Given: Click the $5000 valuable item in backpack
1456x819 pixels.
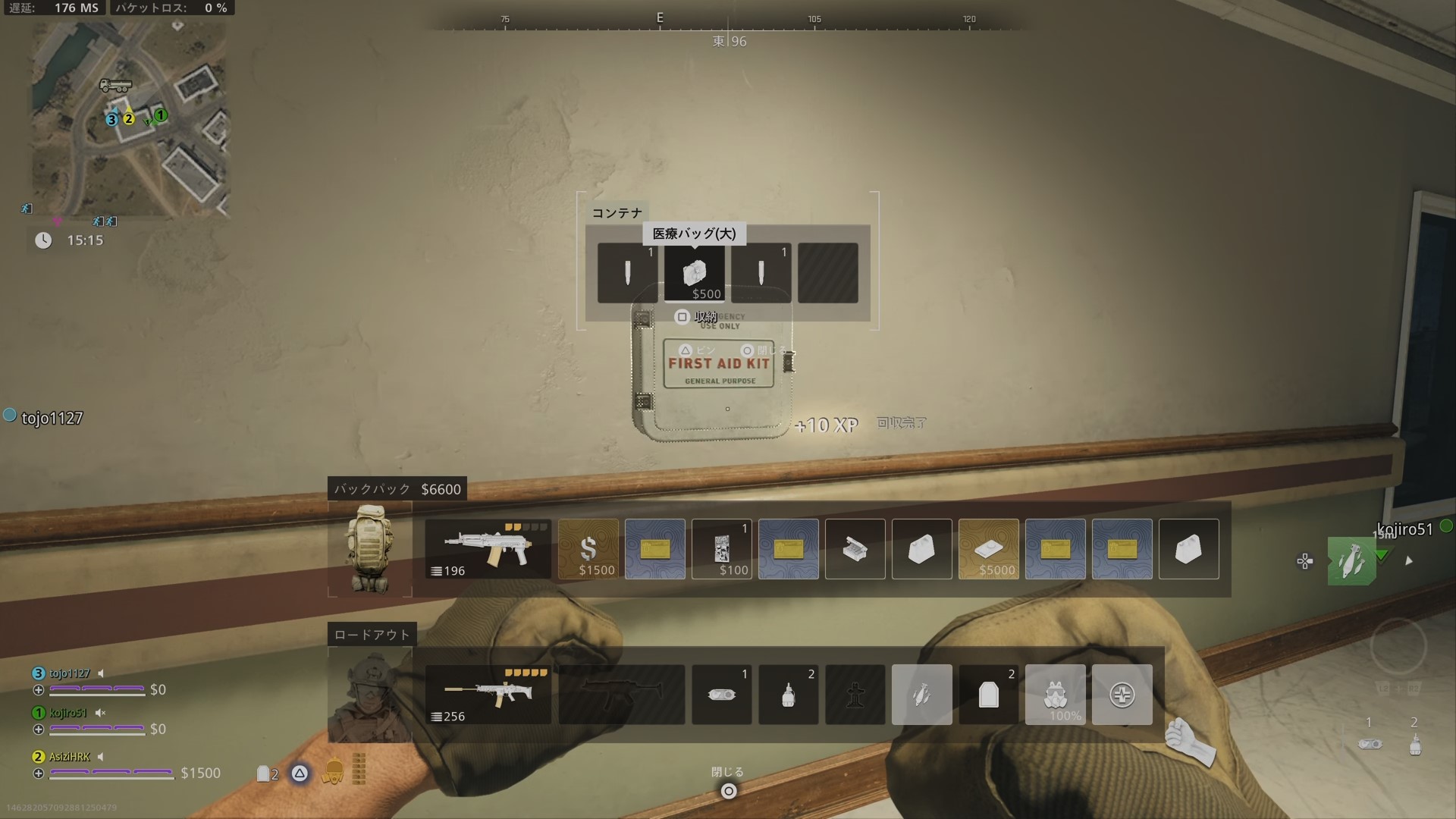Looking at the screenshot, I should [989, 548].
